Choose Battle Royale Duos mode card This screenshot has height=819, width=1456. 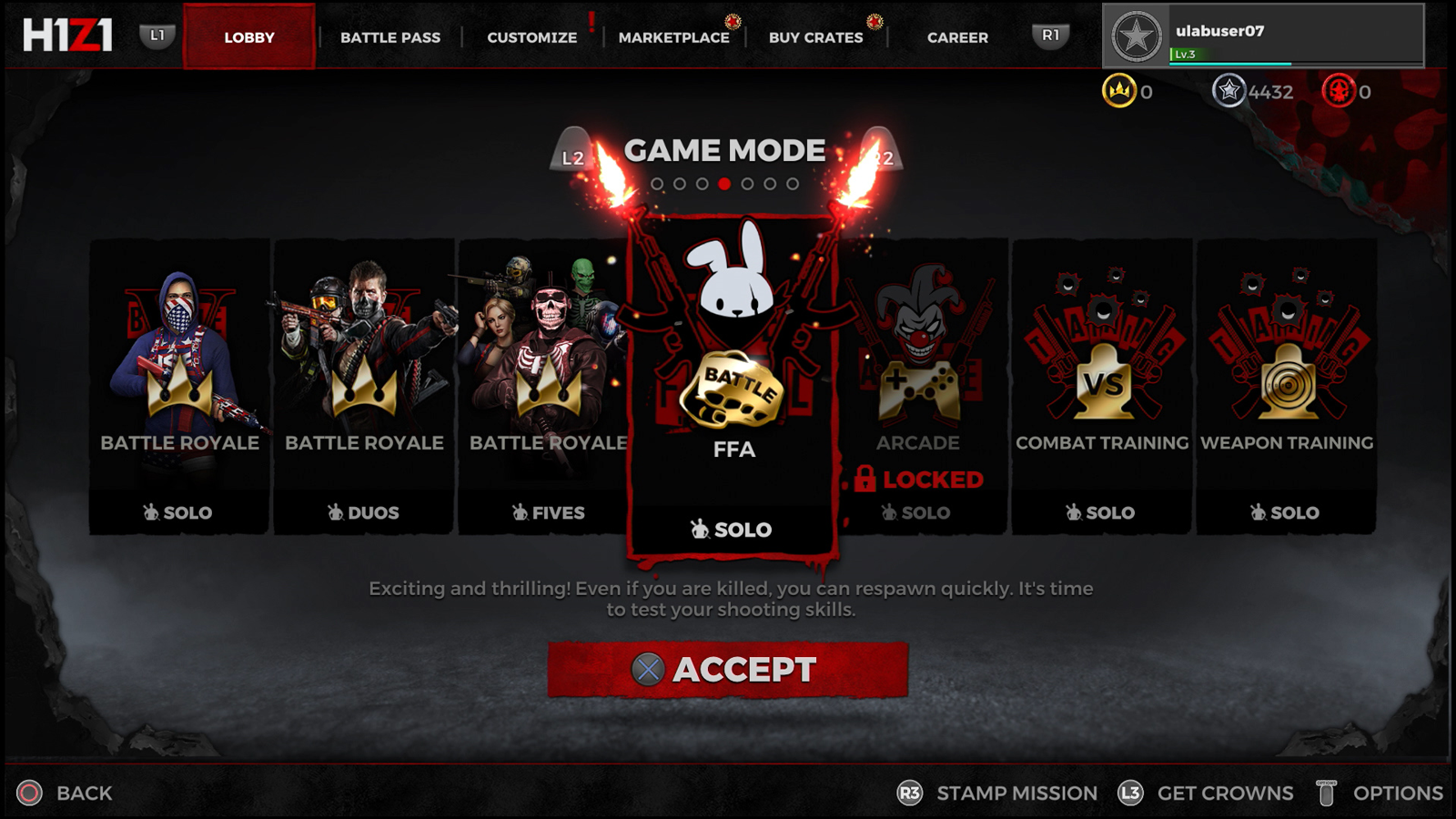pos(364,387)
